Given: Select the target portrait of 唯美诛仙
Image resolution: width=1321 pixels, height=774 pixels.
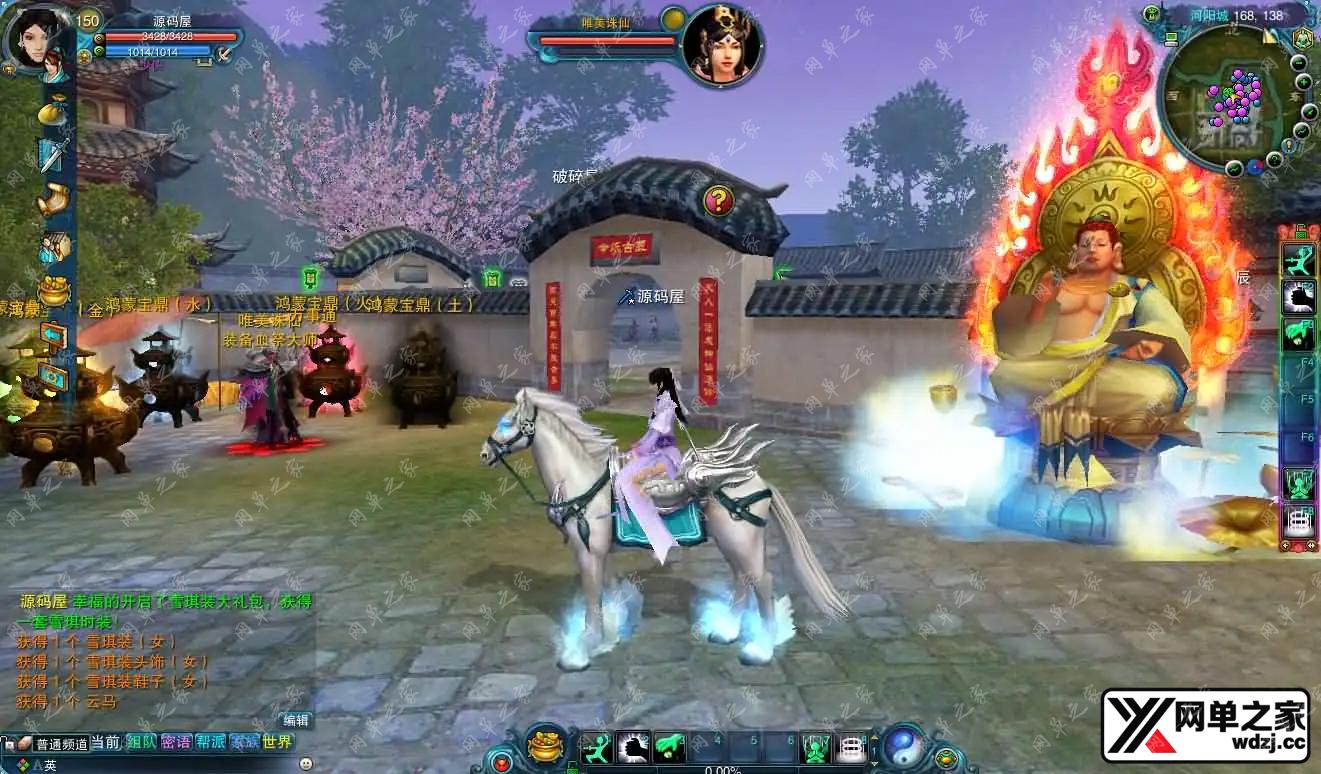Looking at the screenshot, I should click(722, 44).
